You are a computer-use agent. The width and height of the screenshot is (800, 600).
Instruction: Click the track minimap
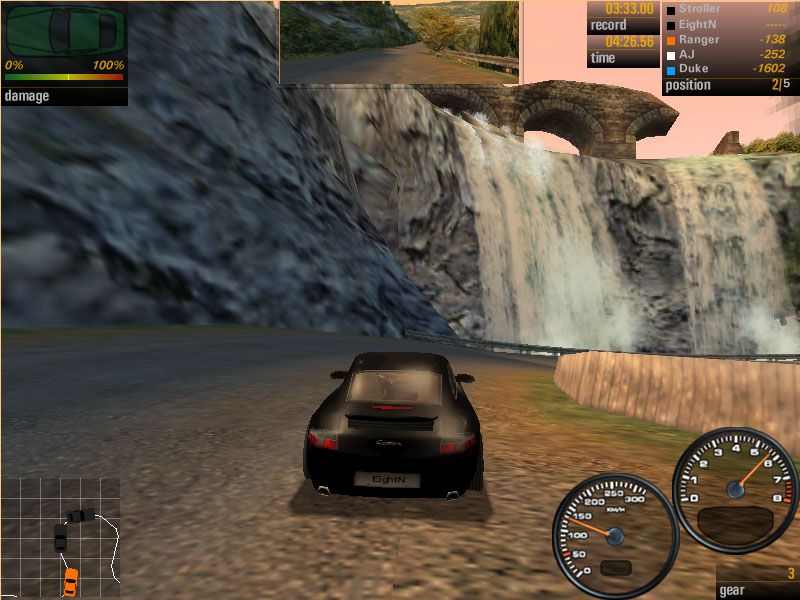click(60, 537)
